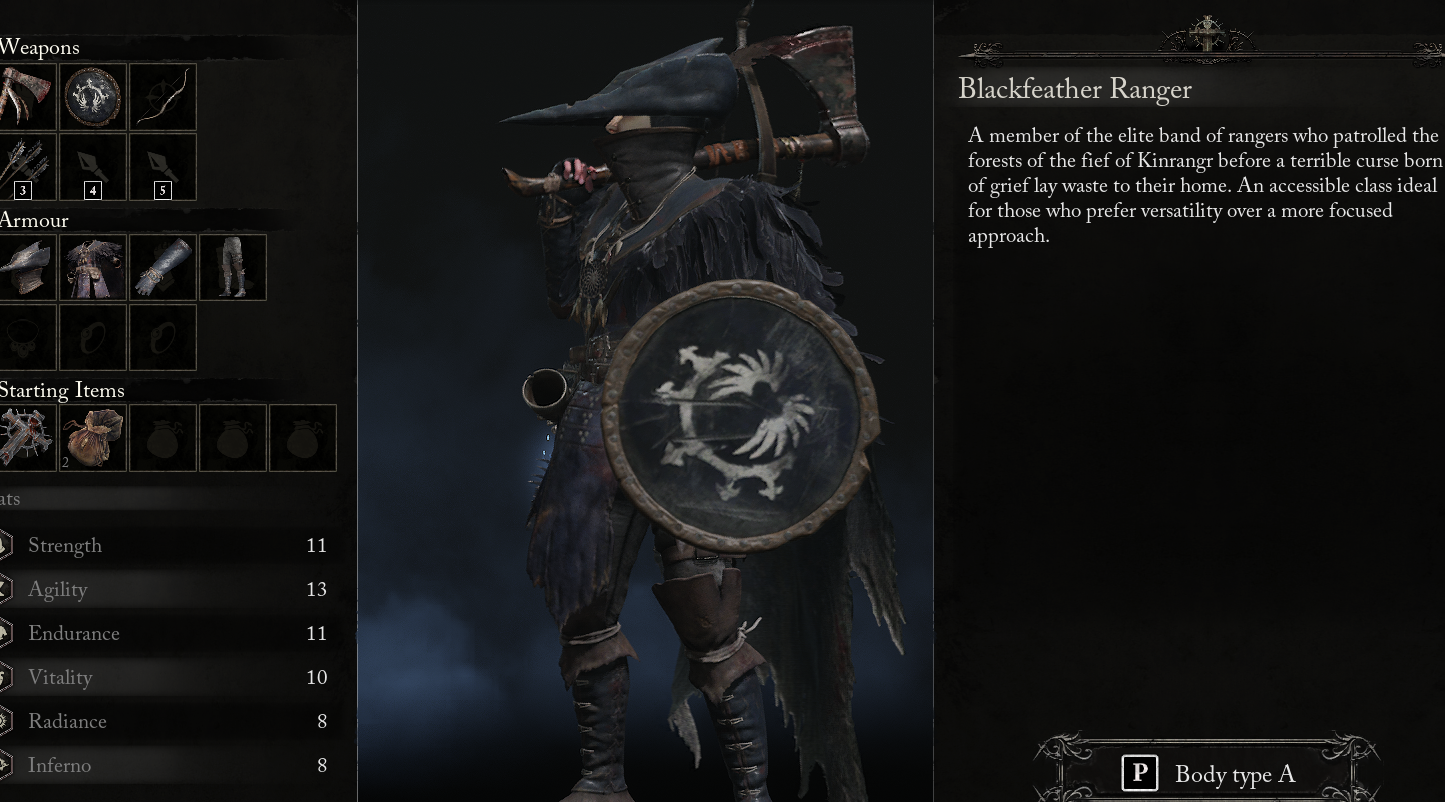
Task: Select the arrow quiver in weapon slot 3
Action: click(20, 166)
